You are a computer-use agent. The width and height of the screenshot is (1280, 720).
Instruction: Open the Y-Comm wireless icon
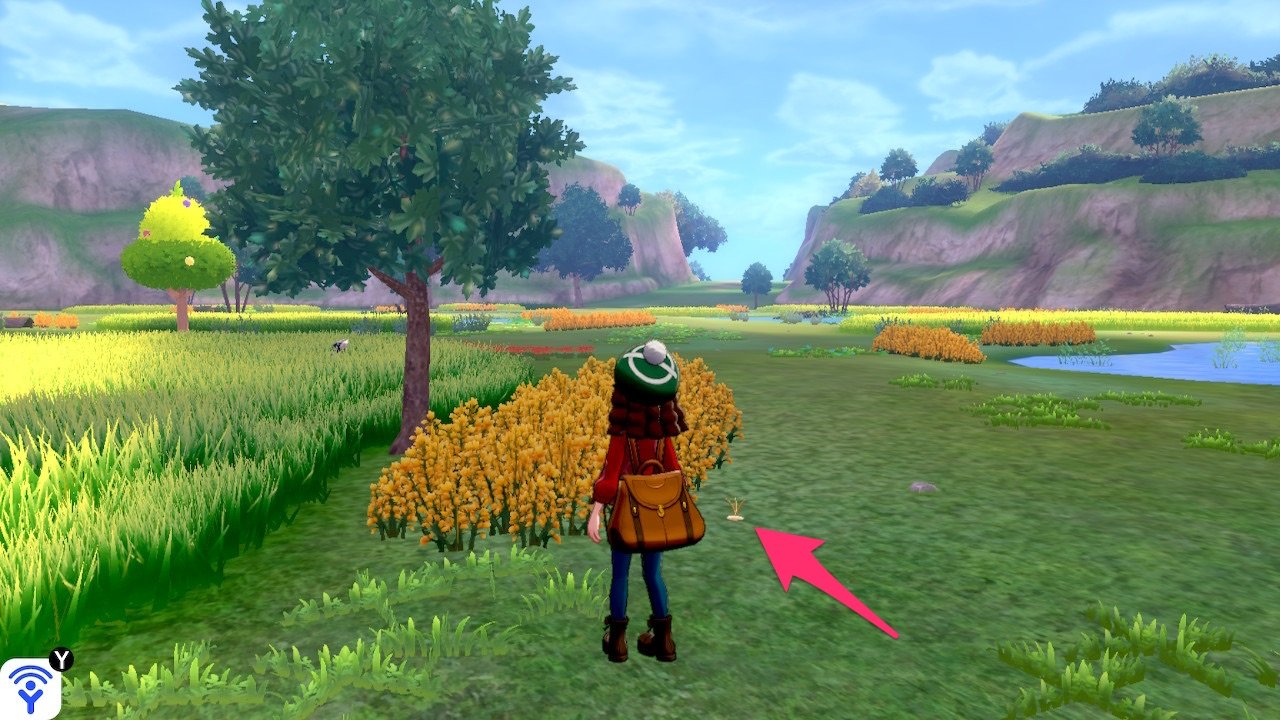pyautogui.click(x=30, y=688)
